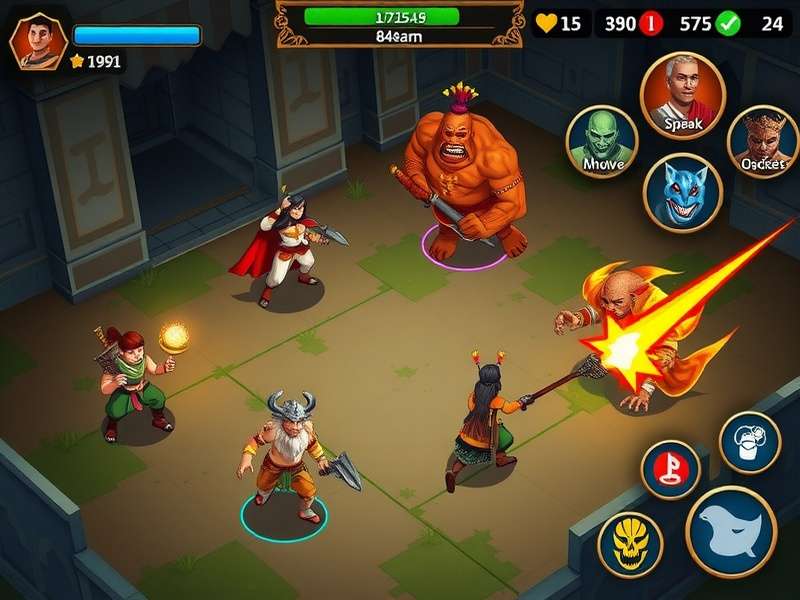800x600 pixels.
Task: Activate the white foaming mug ability
Action: pyautogui.click(x=750, y=442)
